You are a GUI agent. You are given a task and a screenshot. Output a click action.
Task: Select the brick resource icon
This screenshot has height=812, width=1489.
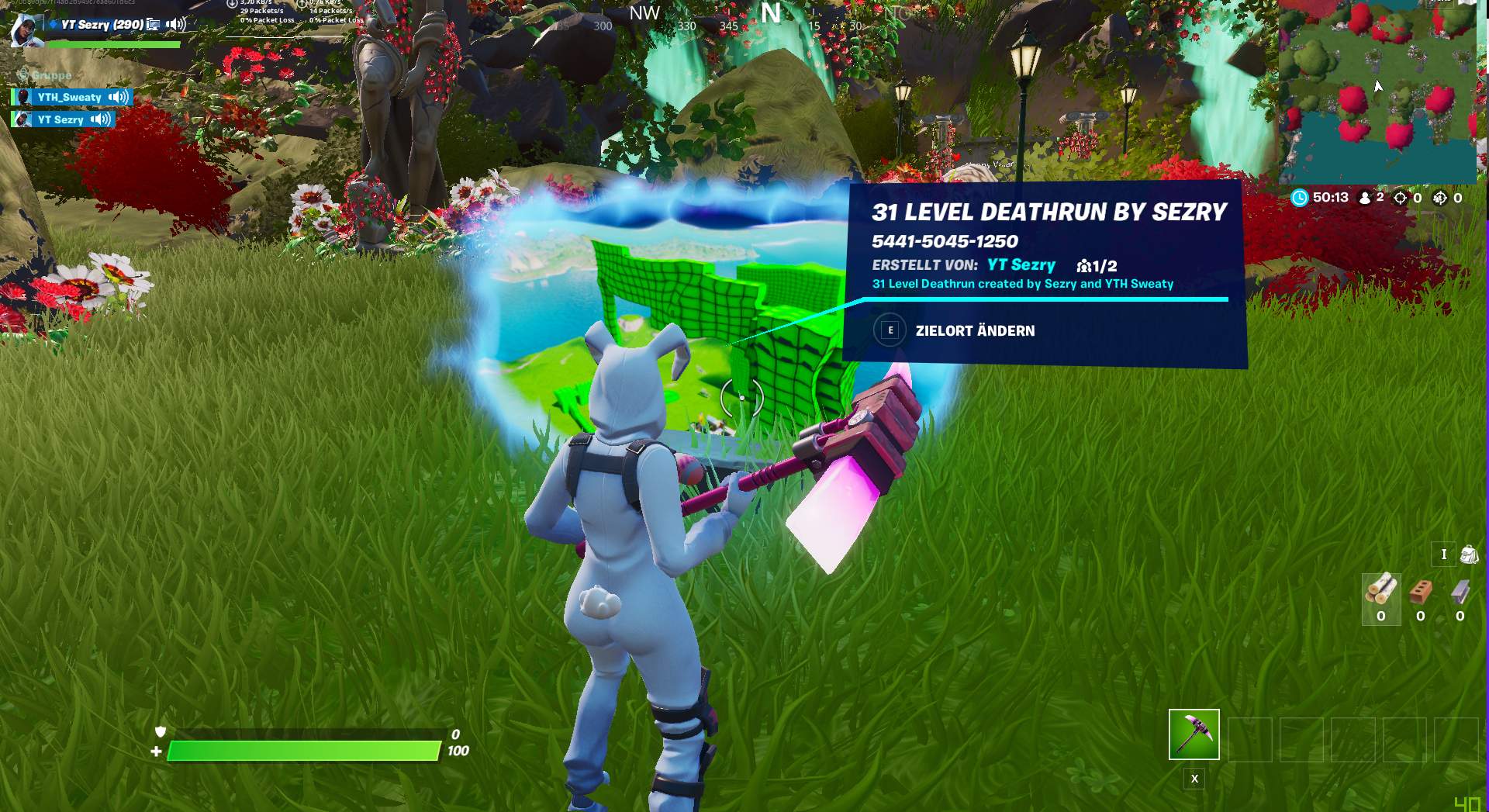[x=1420, y=592]
